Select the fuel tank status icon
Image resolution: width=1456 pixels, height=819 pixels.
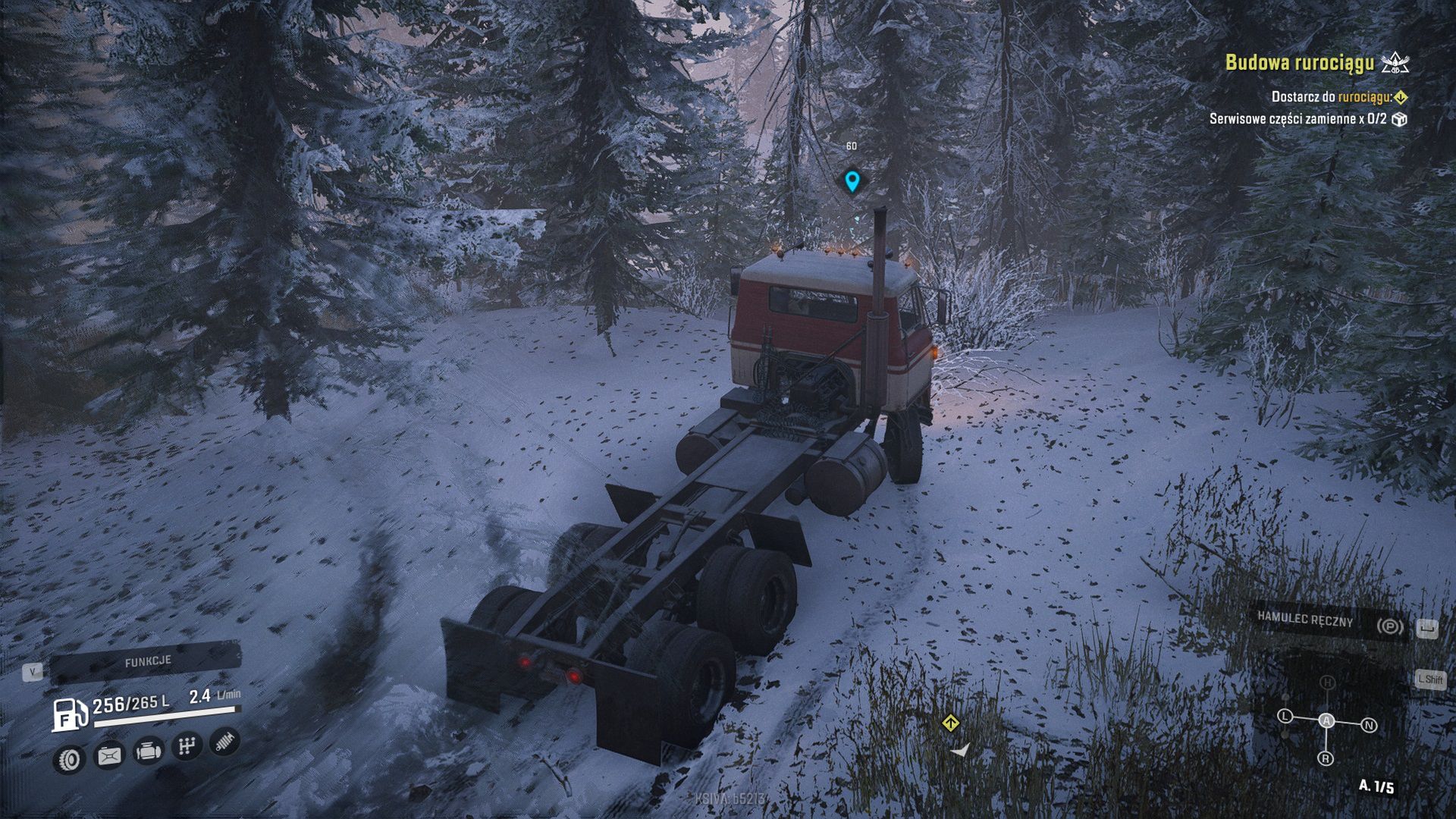click(x=108, y=755)
